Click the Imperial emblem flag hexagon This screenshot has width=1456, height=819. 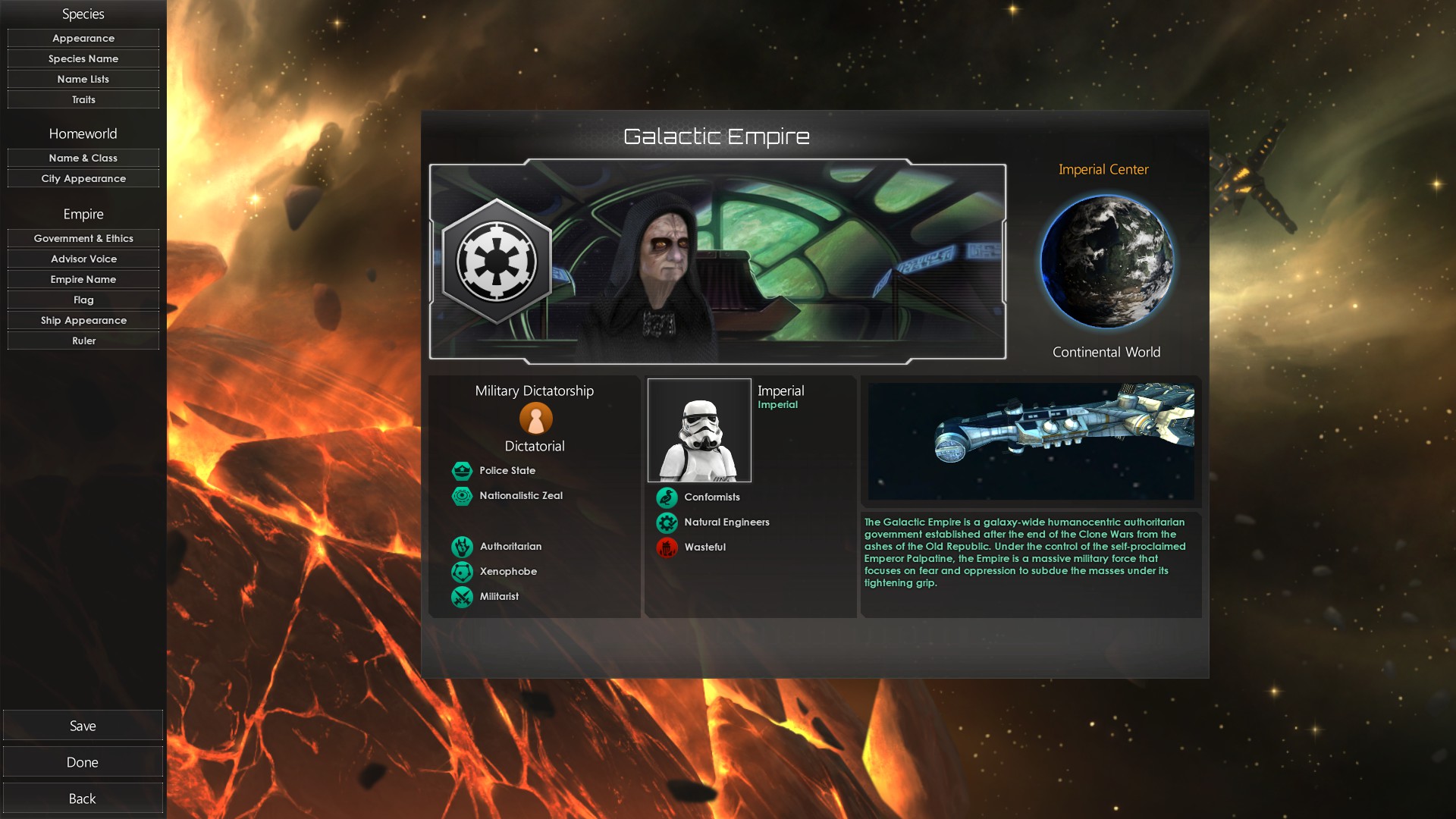pos(497,262)
